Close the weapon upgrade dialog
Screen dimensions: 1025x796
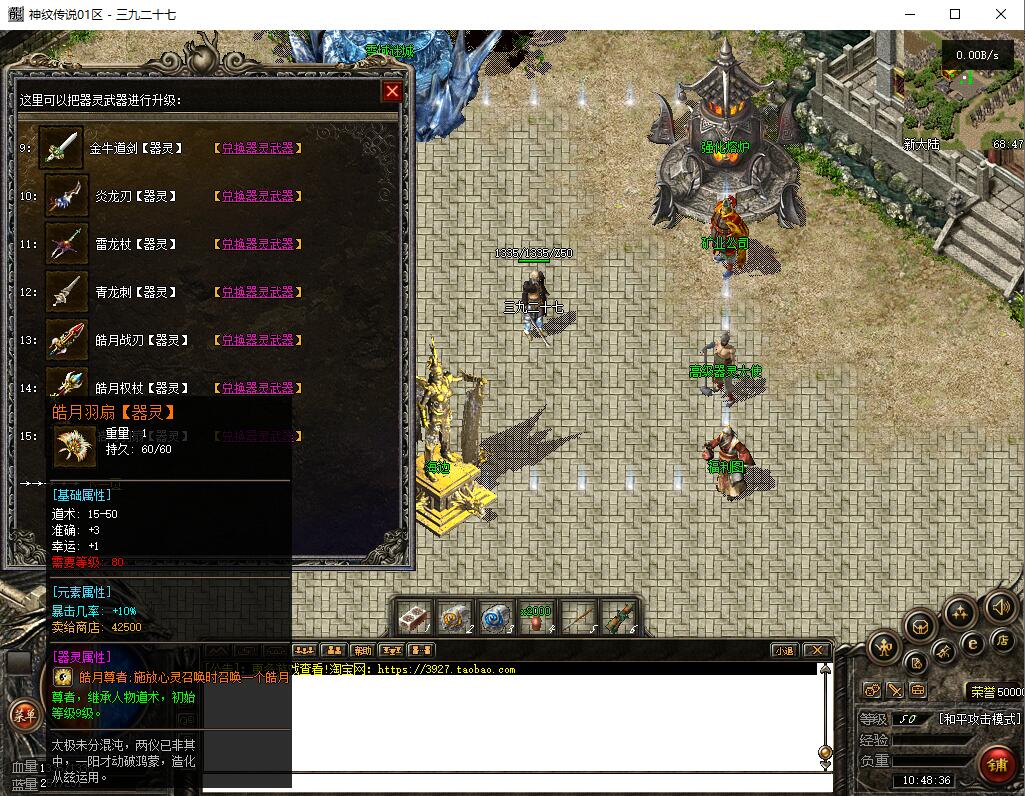pos(392,92)
